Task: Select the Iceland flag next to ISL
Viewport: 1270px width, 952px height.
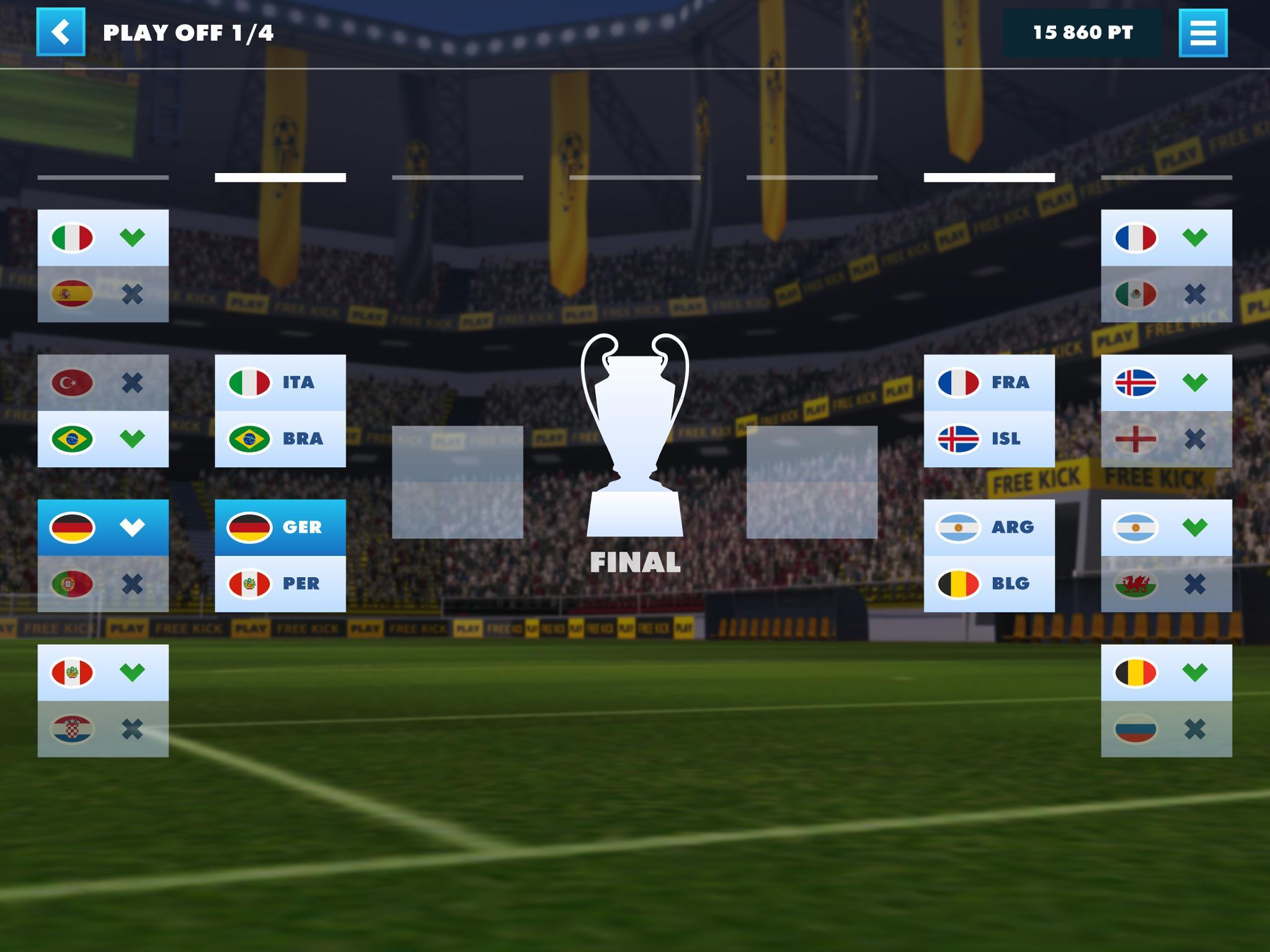Action: coord(959,439)
